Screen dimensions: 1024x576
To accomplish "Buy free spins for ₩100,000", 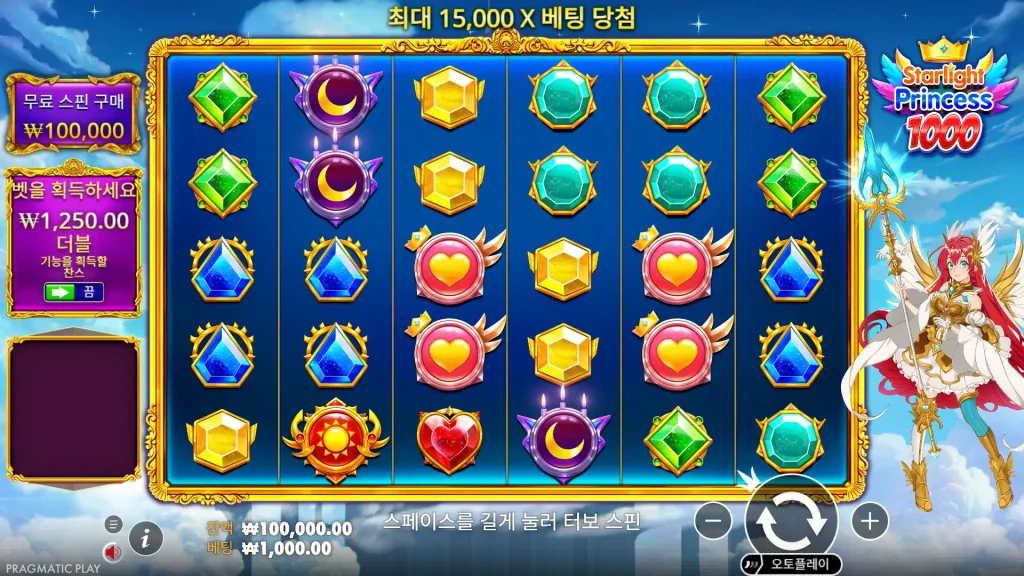I will [x=74, y=115].
